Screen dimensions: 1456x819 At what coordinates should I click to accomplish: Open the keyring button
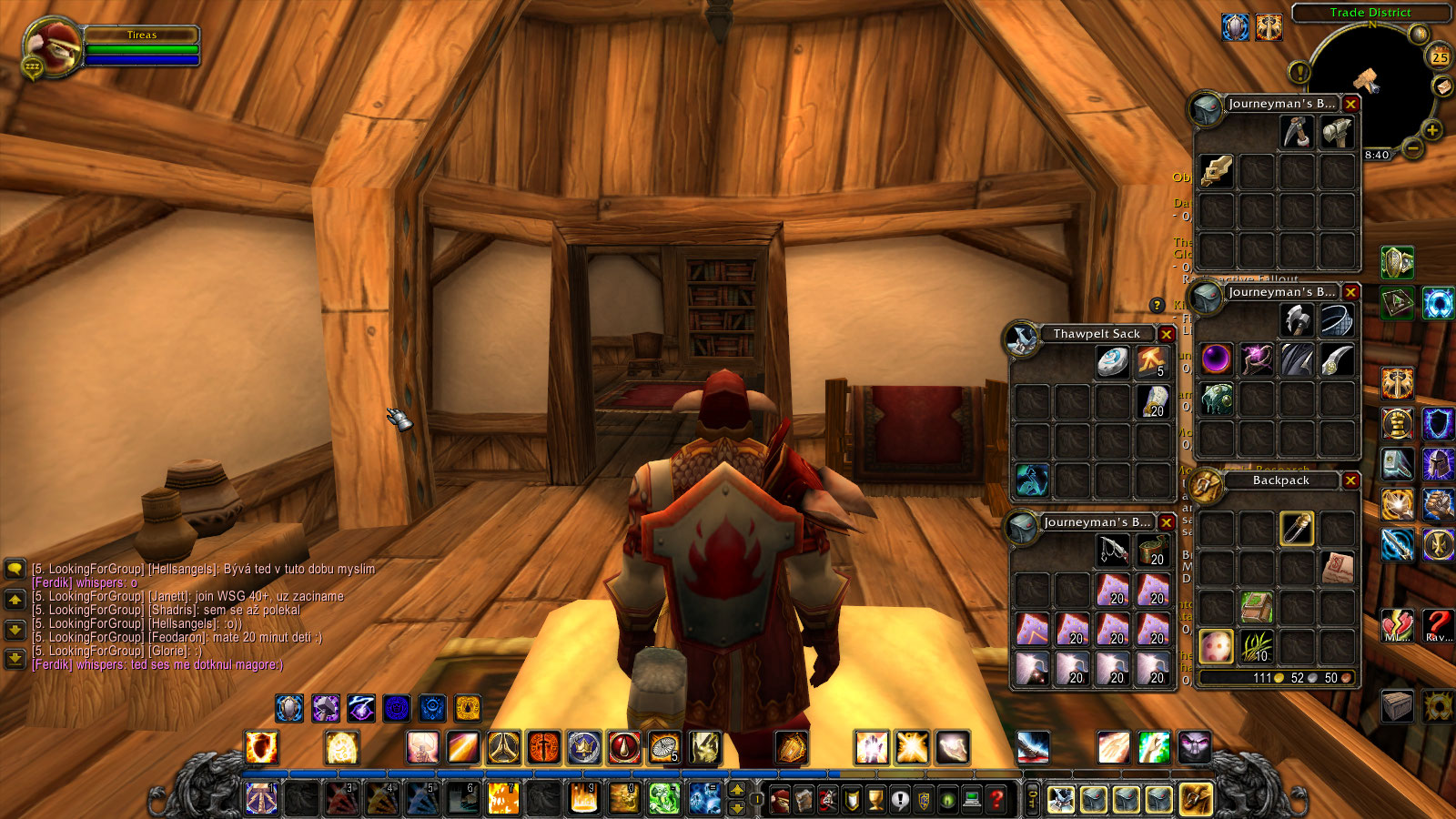point(1032,799)
